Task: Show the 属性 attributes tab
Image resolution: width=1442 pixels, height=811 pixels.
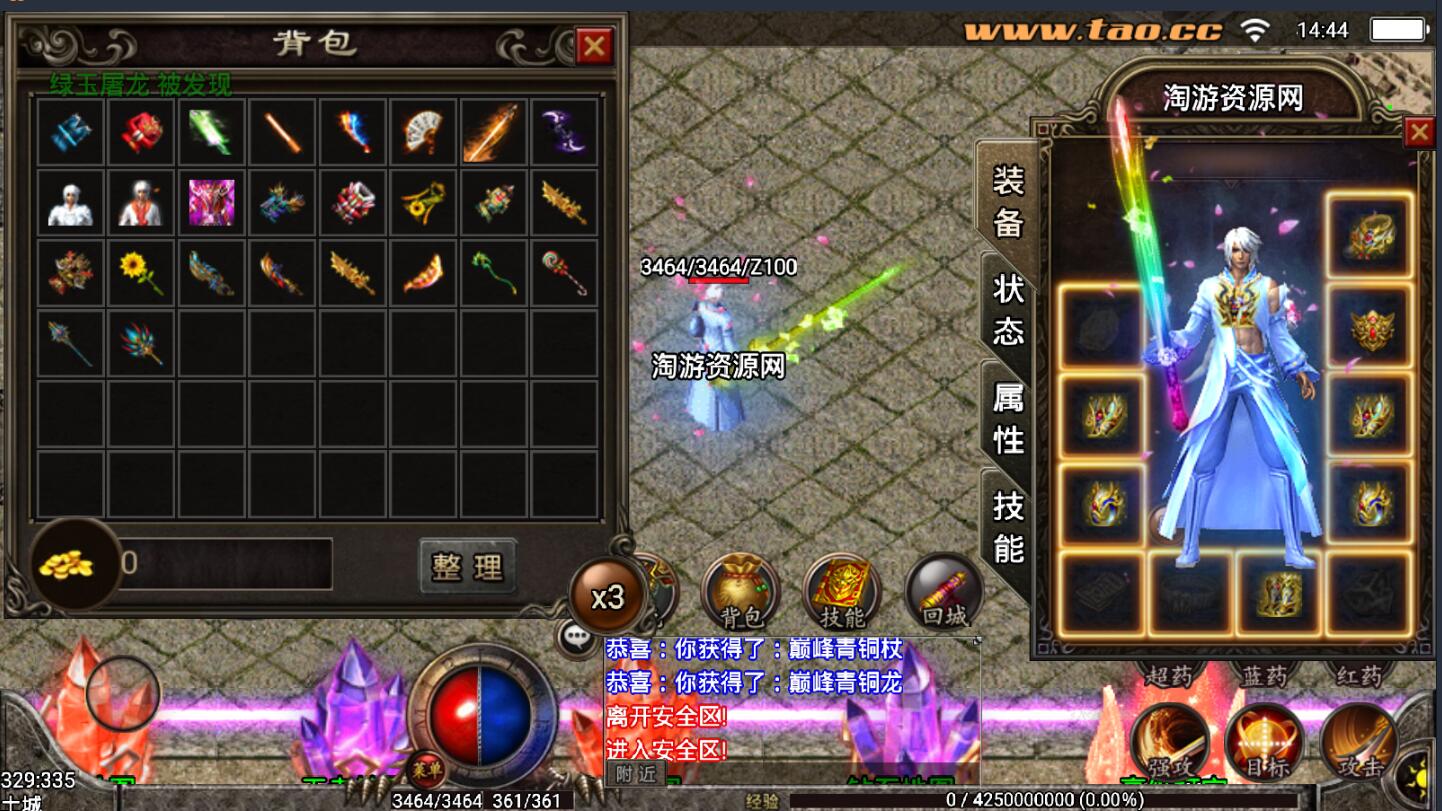Action: coord(1008,417)
